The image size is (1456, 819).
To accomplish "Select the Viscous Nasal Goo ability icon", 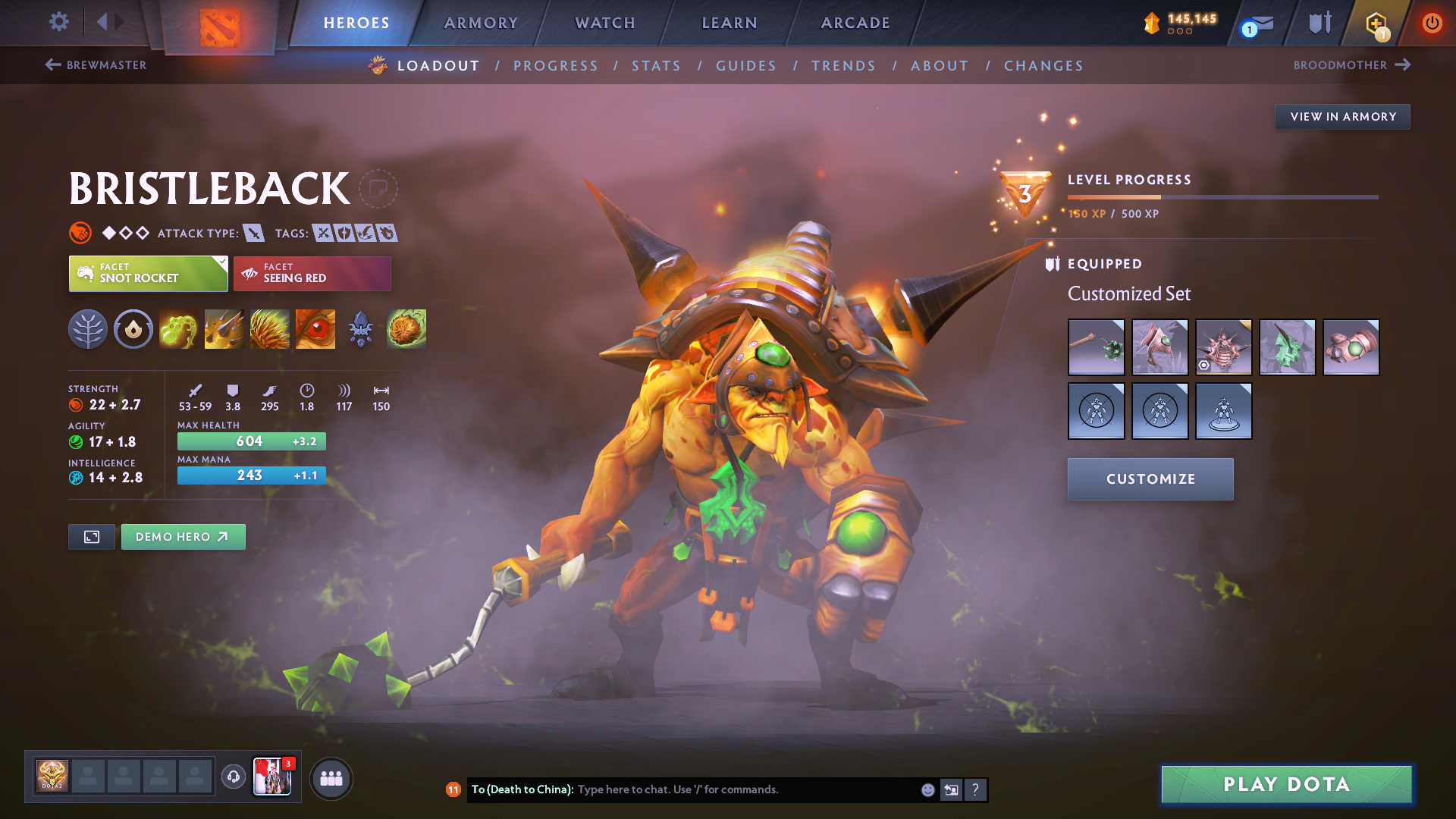I will [178, 329].
